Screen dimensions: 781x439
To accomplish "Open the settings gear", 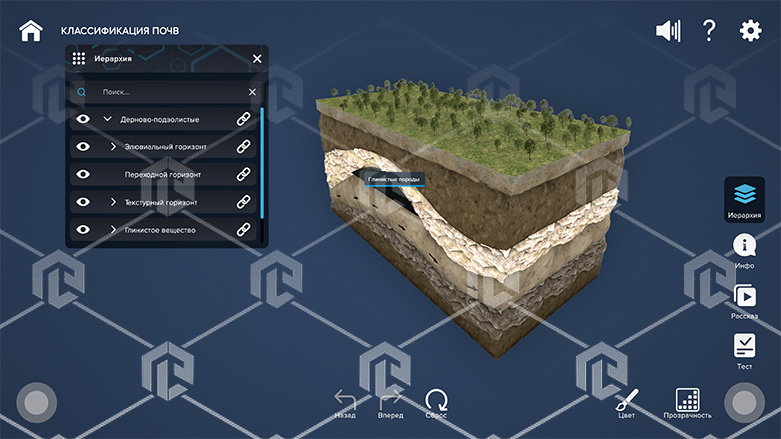I will point(750,31).
